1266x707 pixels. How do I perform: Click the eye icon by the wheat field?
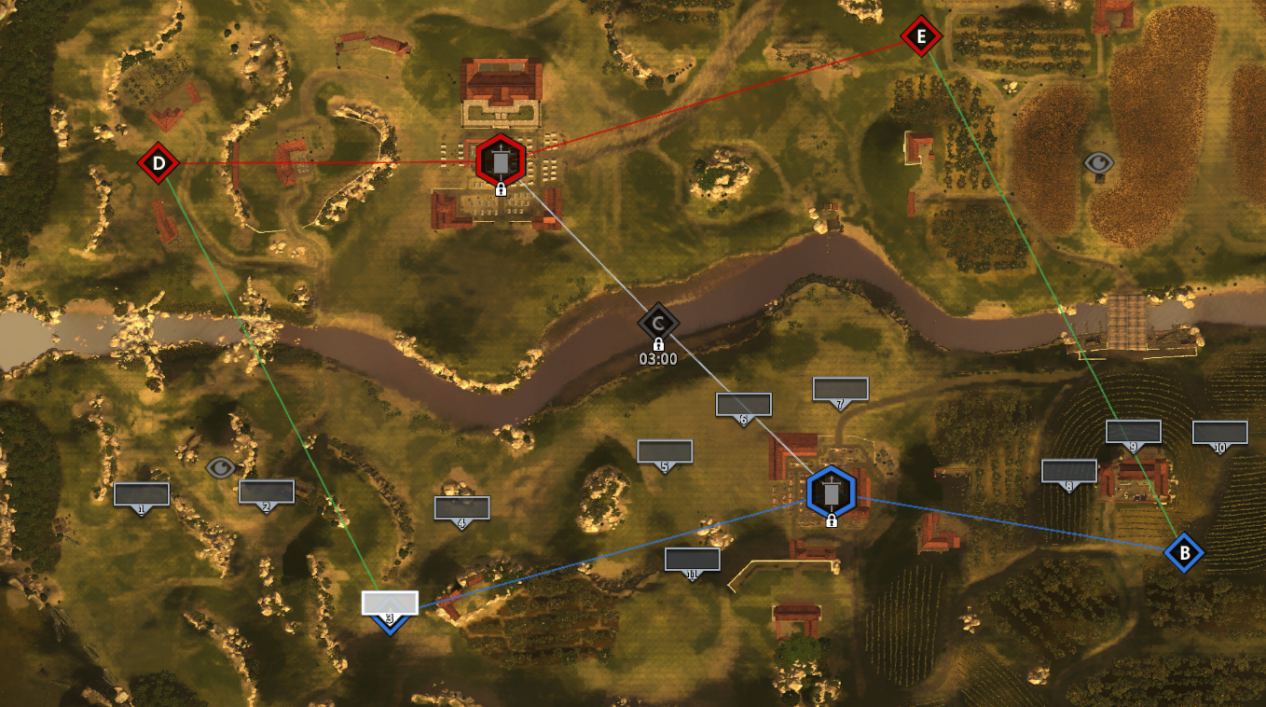(1098, 162)
